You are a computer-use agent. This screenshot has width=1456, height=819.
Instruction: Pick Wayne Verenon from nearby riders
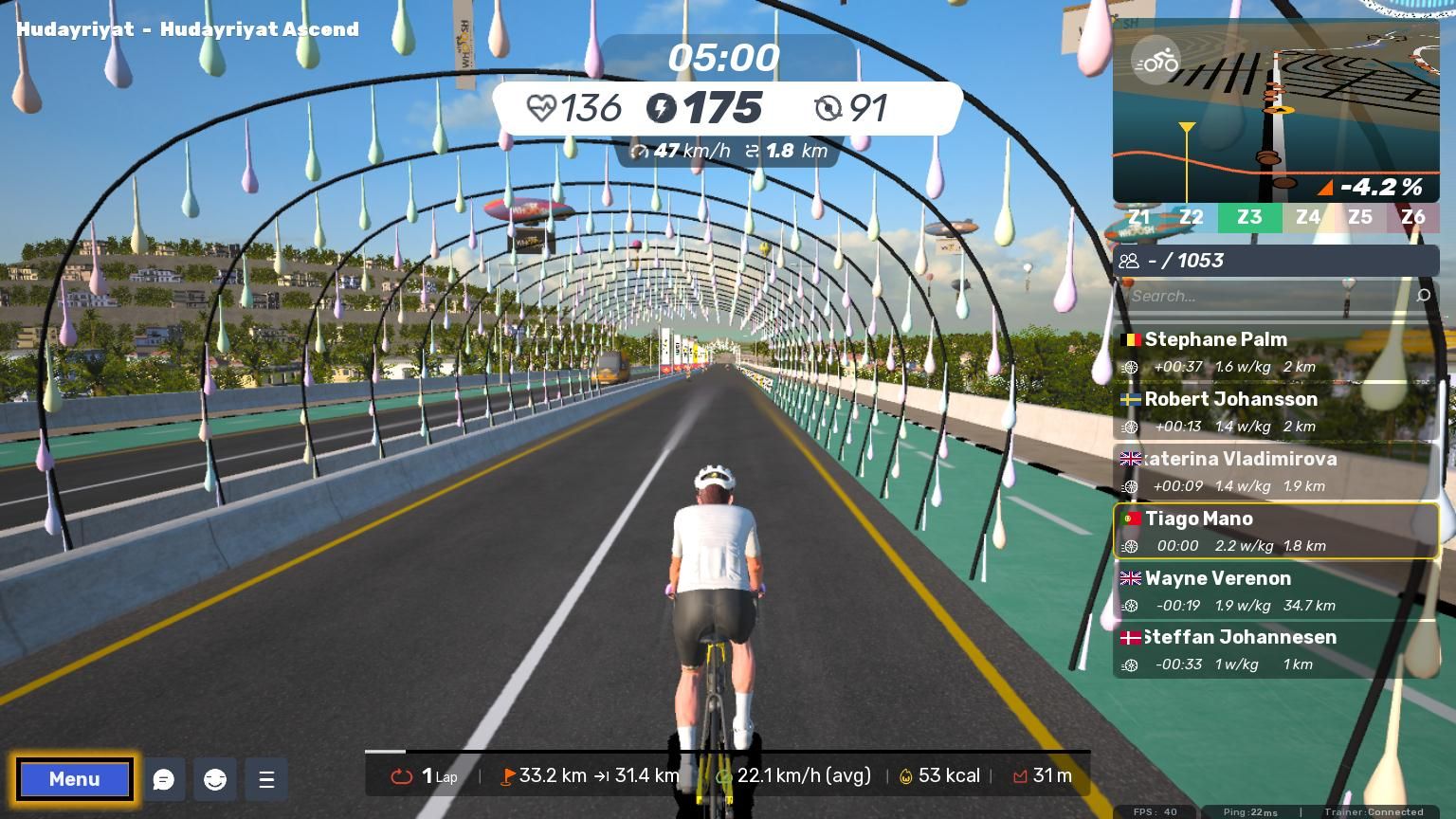point(1275,591)
